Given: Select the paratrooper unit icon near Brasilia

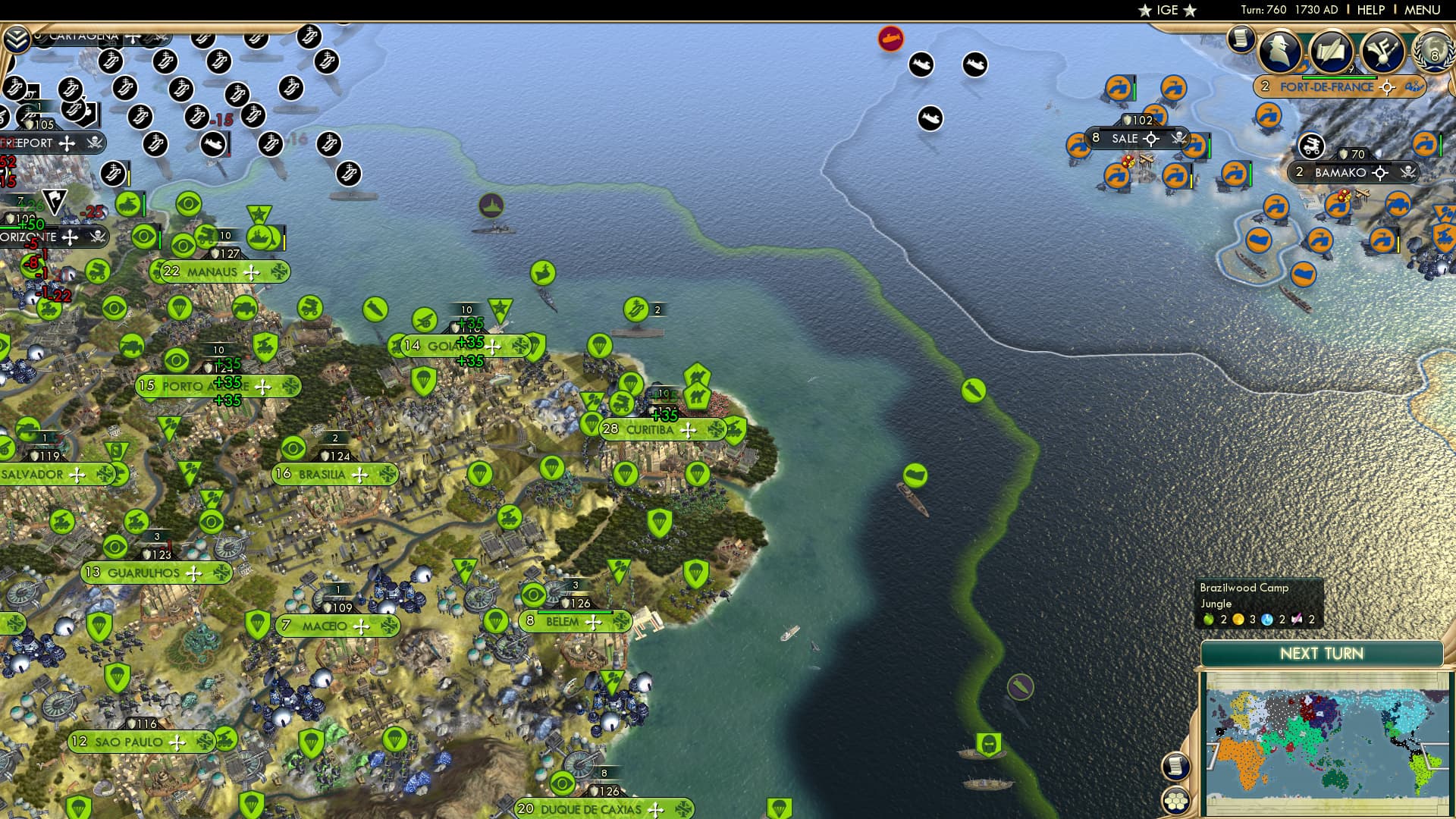Looking at the screenshot, I should pos(480,474).
